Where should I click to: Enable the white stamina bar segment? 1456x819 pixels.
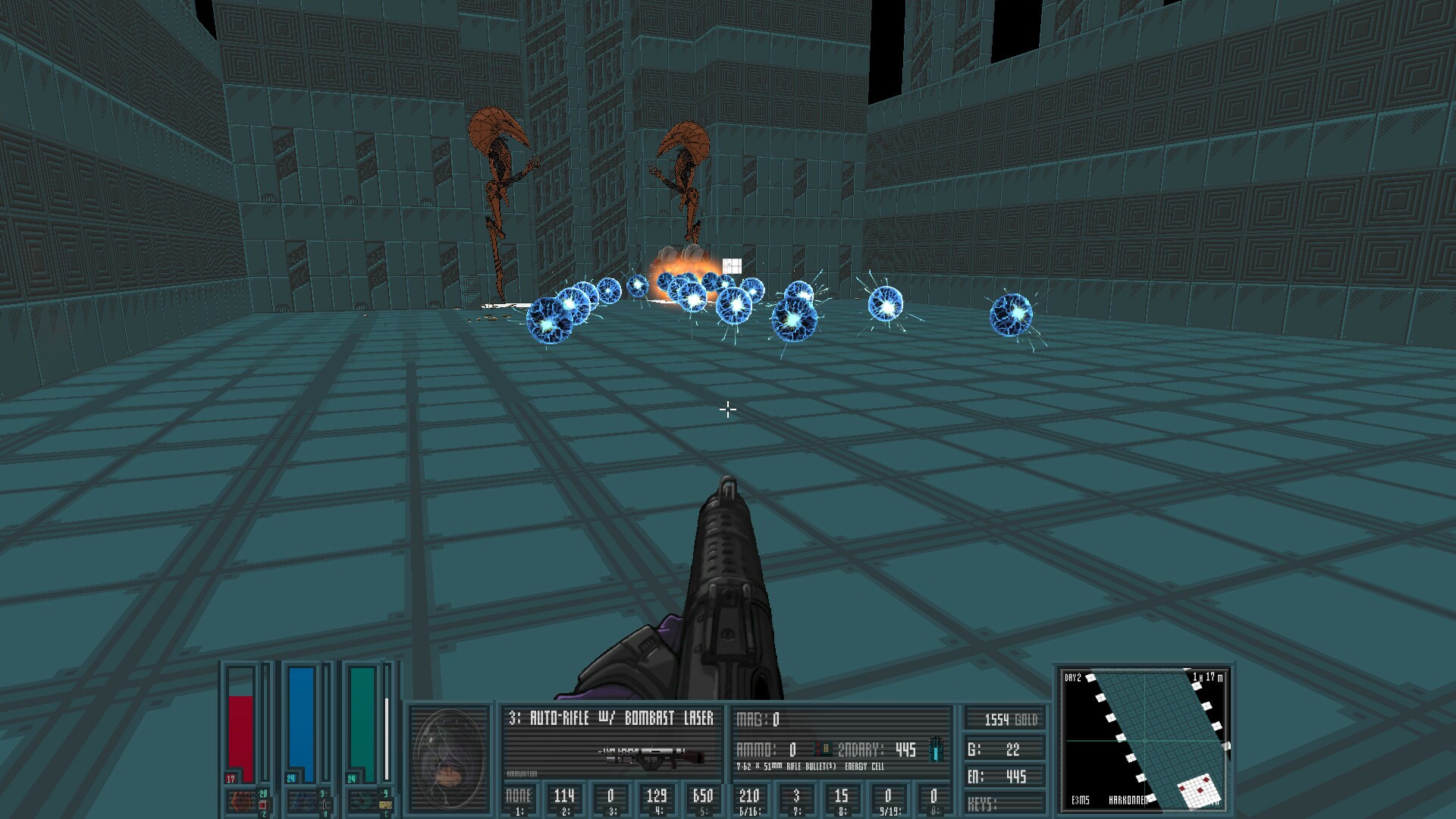pyautogui.click(x=386, y=737)
